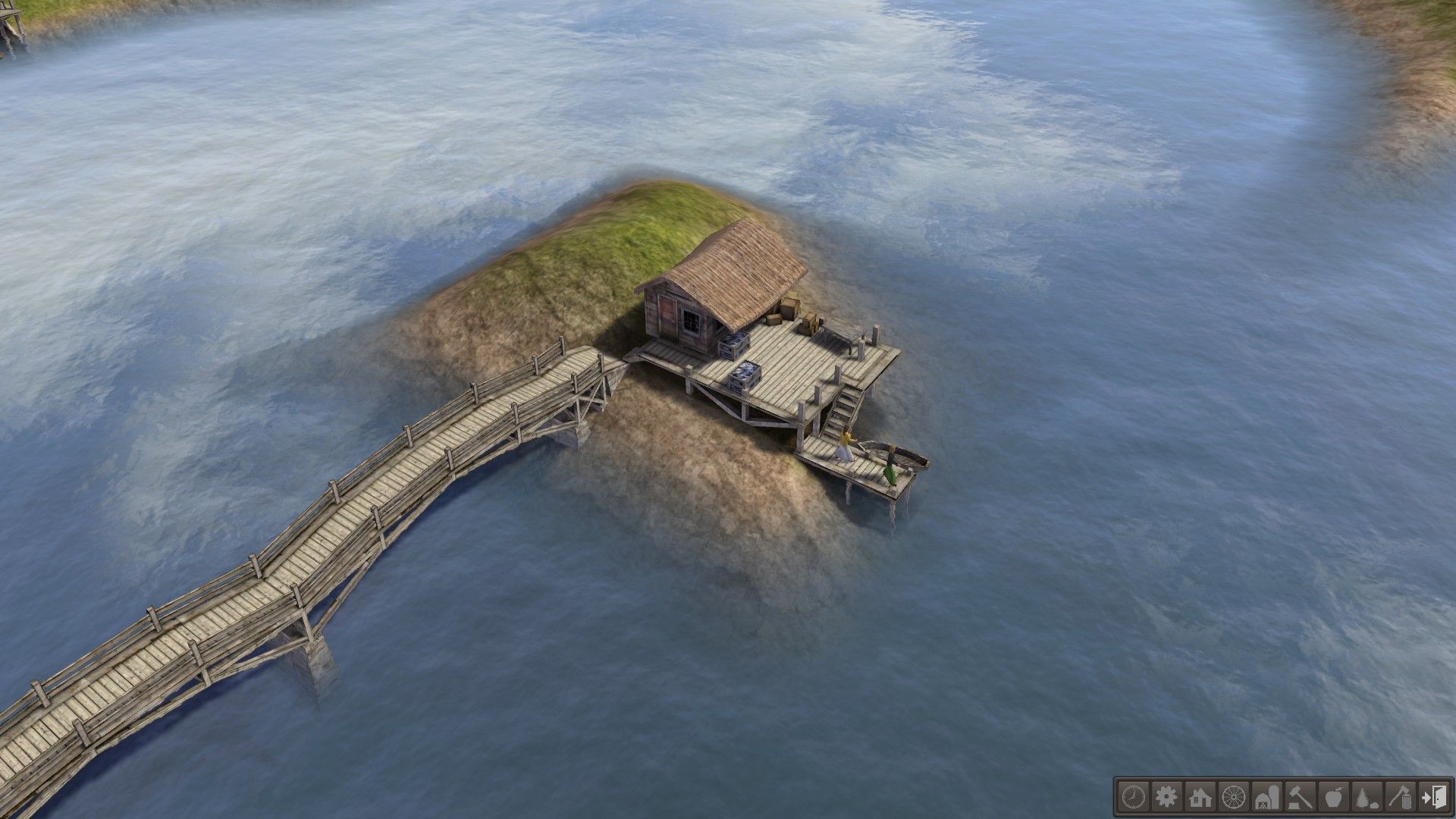The height and width of the screenshot is (819, 1456).
Task: Select the hammer town services build icon
Action: tap(1300, 796)
